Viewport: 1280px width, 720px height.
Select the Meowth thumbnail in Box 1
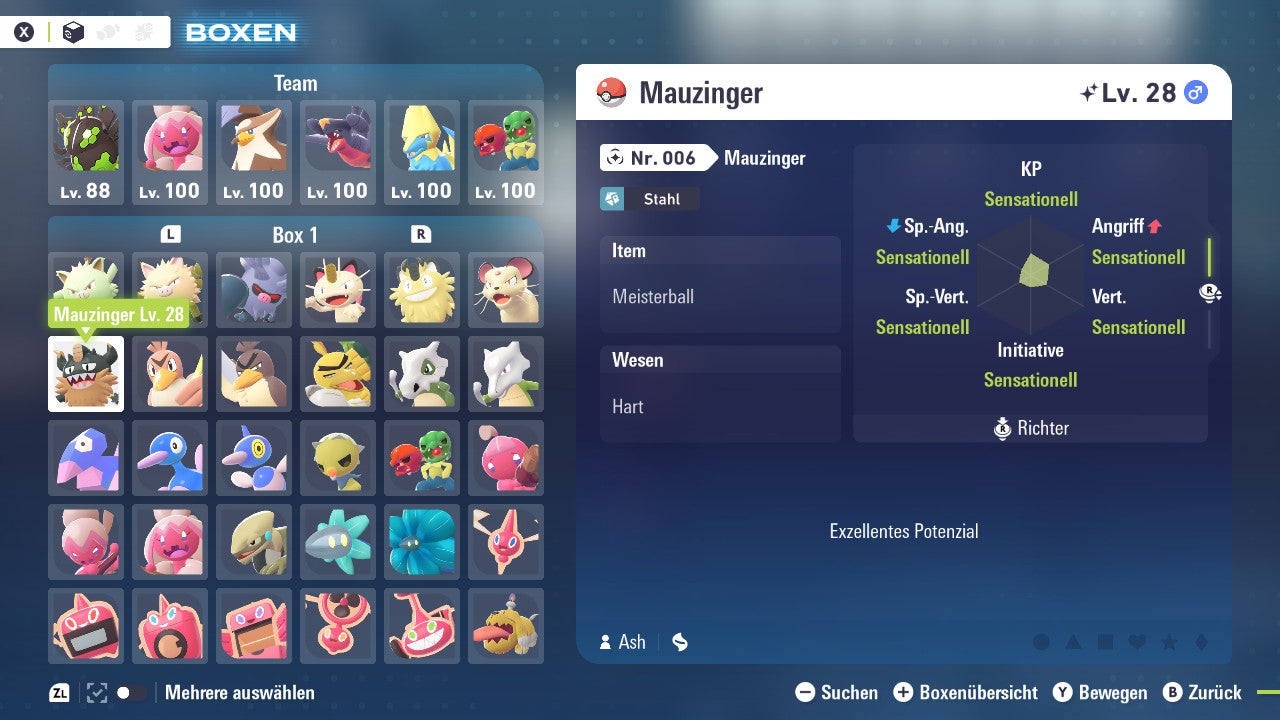337,290
